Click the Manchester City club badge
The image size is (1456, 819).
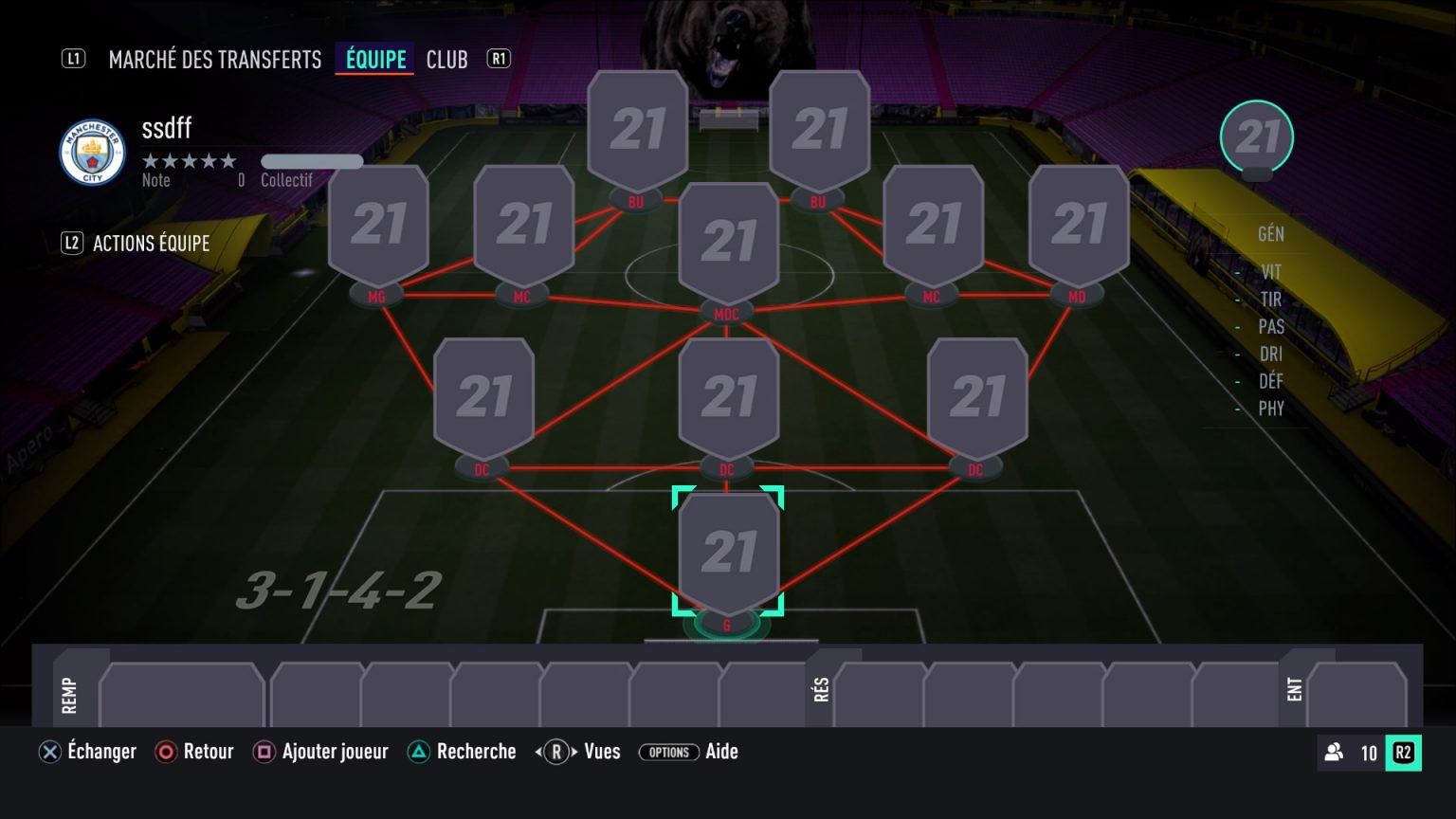pyautogui.click(x=91, y=152)
